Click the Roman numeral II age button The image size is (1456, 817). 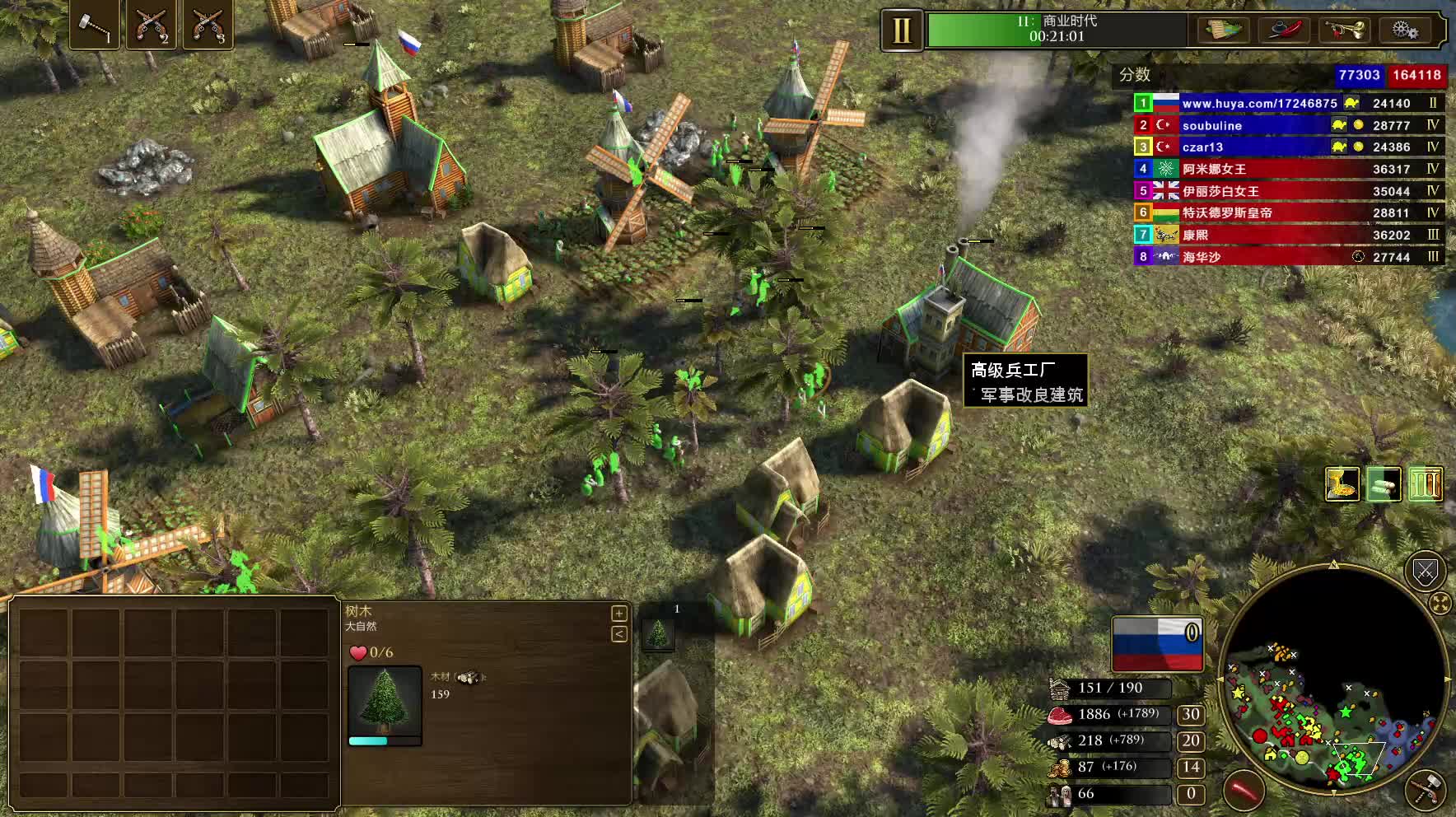coord(902,31)
